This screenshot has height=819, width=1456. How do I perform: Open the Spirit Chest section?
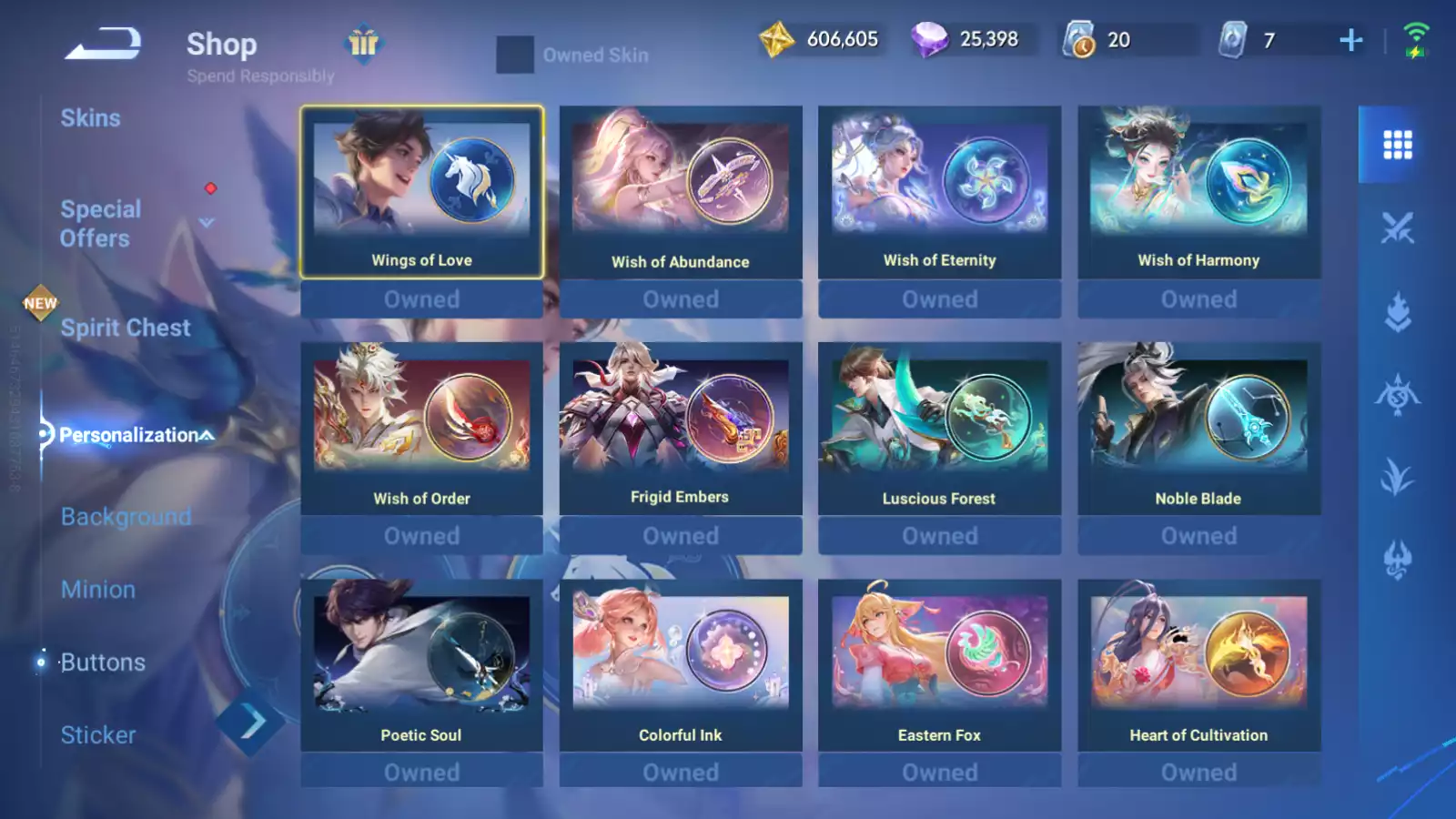tap(126, 328)
